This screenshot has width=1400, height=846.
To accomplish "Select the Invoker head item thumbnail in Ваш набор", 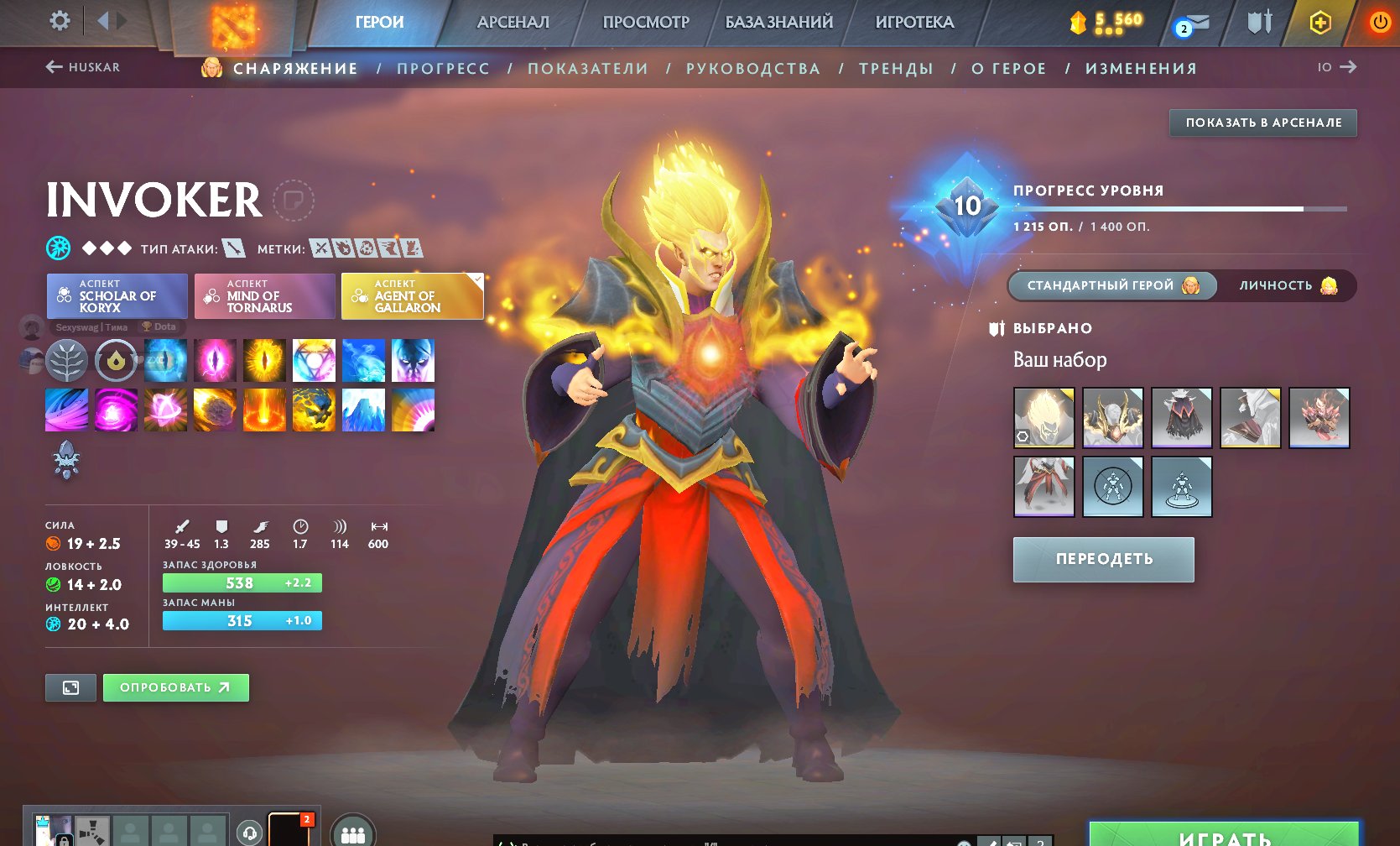I will 1043,418.
